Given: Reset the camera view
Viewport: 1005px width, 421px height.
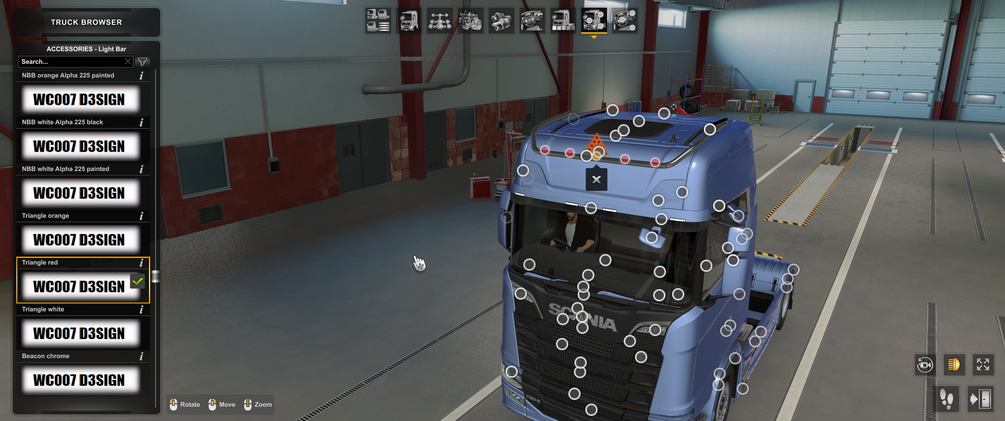Looking at the screenshot, I should pos(925,365).
